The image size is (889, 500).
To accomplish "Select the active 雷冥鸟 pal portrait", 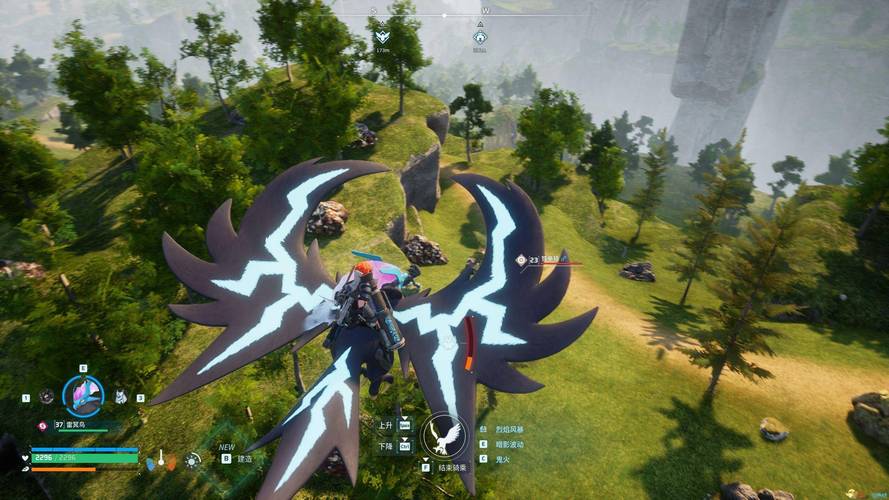I will (x=83, y=396).
